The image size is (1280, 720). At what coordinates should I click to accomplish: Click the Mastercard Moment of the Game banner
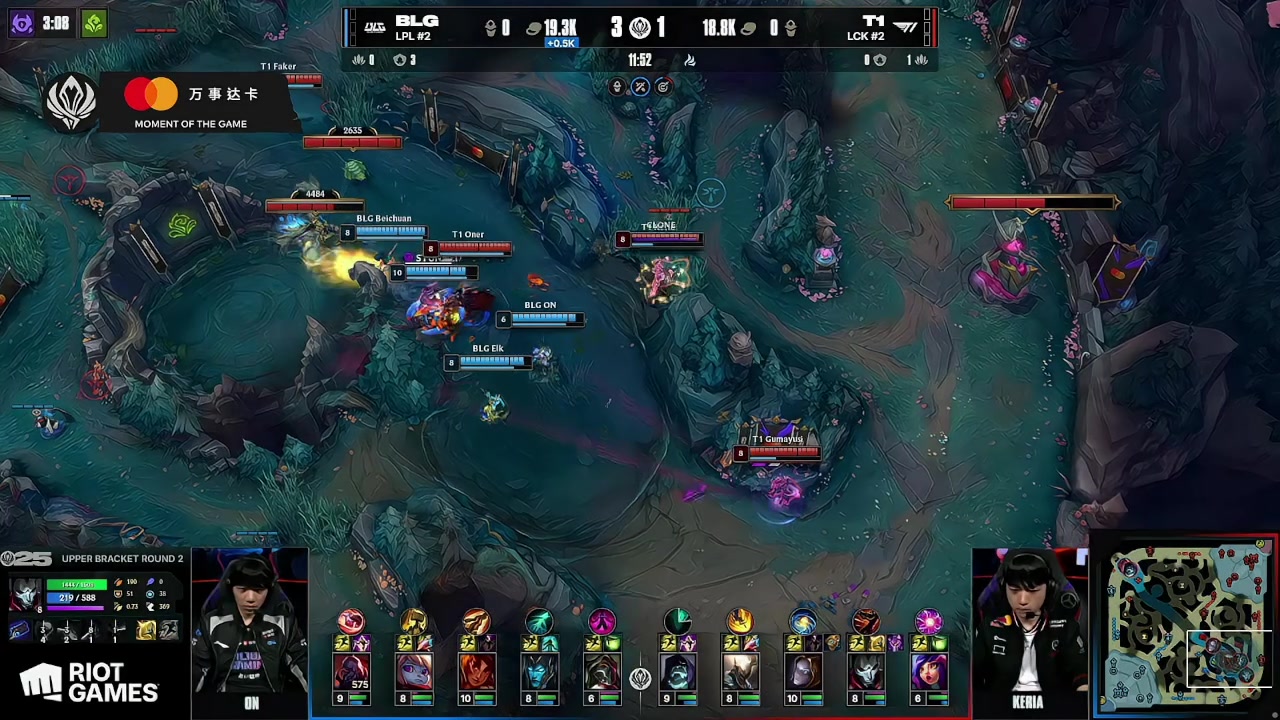[x=190, y=103]
